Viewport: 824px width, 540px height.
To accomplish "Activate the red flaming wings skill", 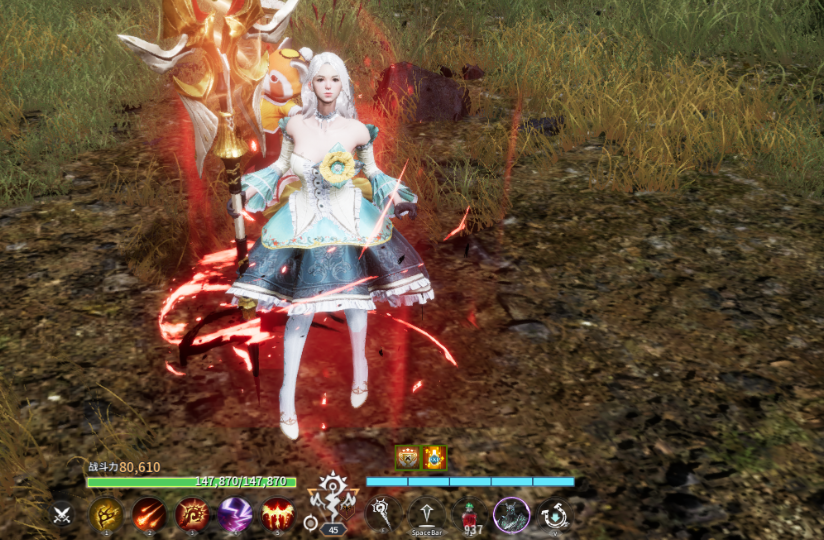I will pos(278,514).
